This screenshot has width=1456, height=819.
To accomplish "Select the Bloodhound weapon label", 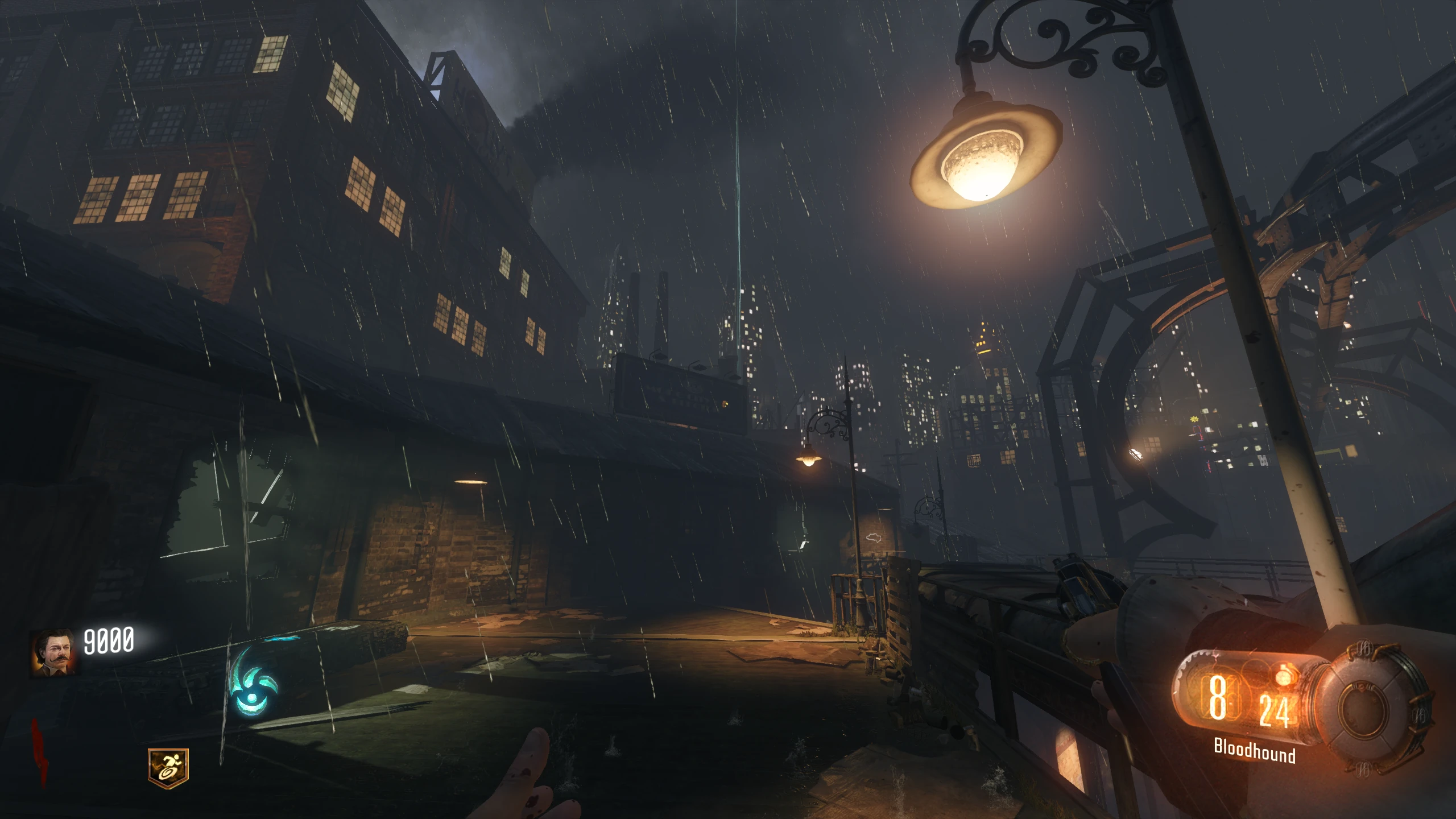I will pyautogui.click(x=1254, y=752).
